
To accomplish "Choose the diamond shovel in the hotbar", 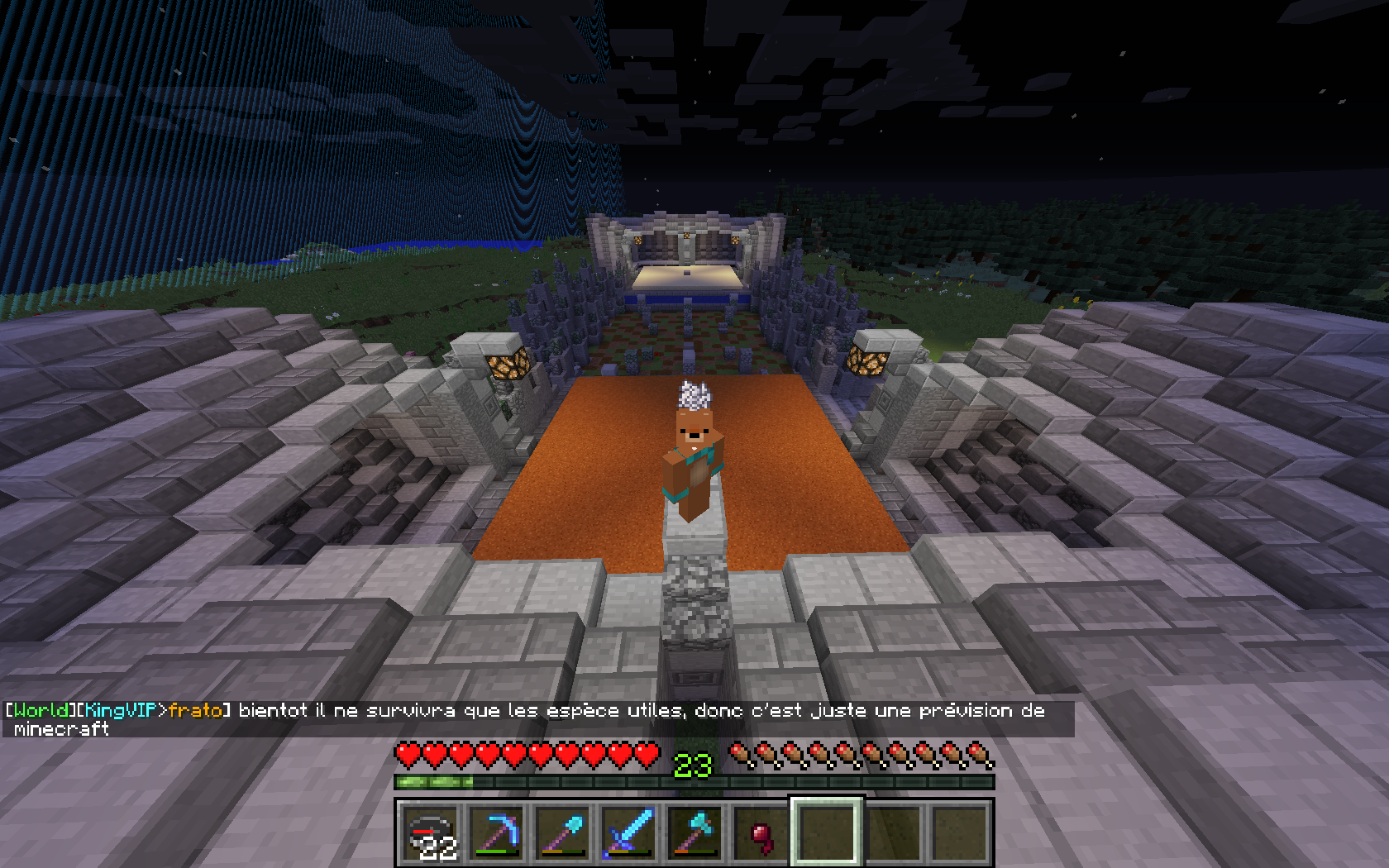I will pos(564,833).
